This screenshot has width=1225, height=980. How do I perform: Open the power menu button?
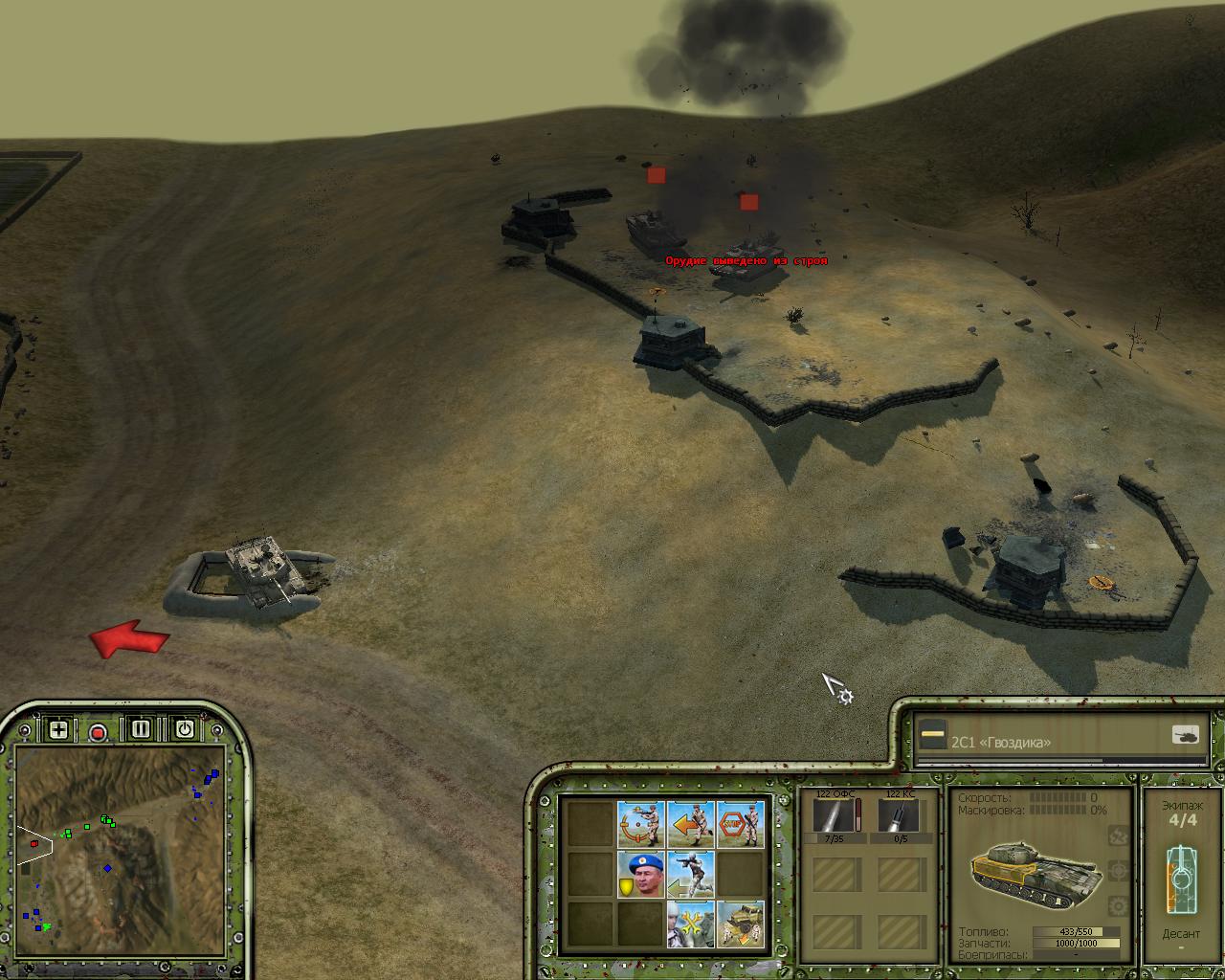[x=184, y=729]
